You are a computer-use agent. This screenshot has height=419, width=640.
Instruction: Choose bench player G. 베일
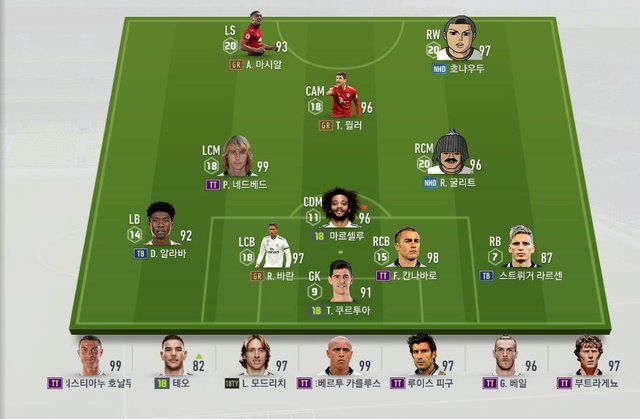[506, 356]
